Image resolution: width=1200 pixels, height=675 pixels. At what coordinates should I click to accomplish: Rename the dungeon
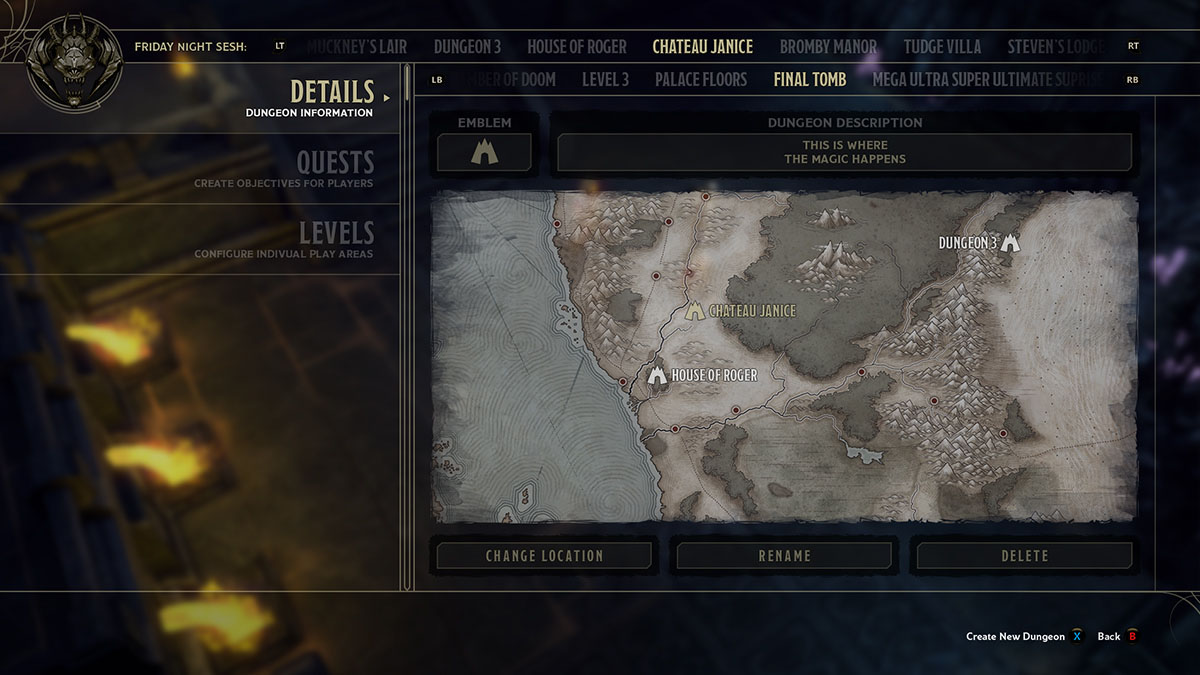[x=785, y=556]
